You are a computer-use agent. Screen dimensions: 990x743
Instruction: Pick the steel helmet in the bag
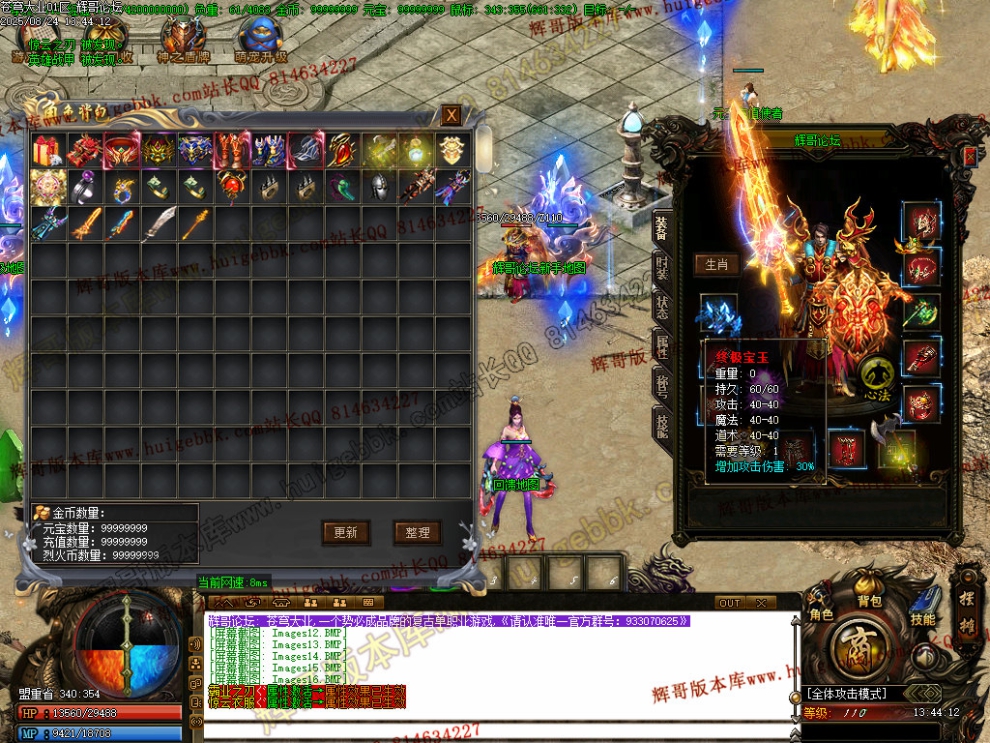(x=379, y=187)
